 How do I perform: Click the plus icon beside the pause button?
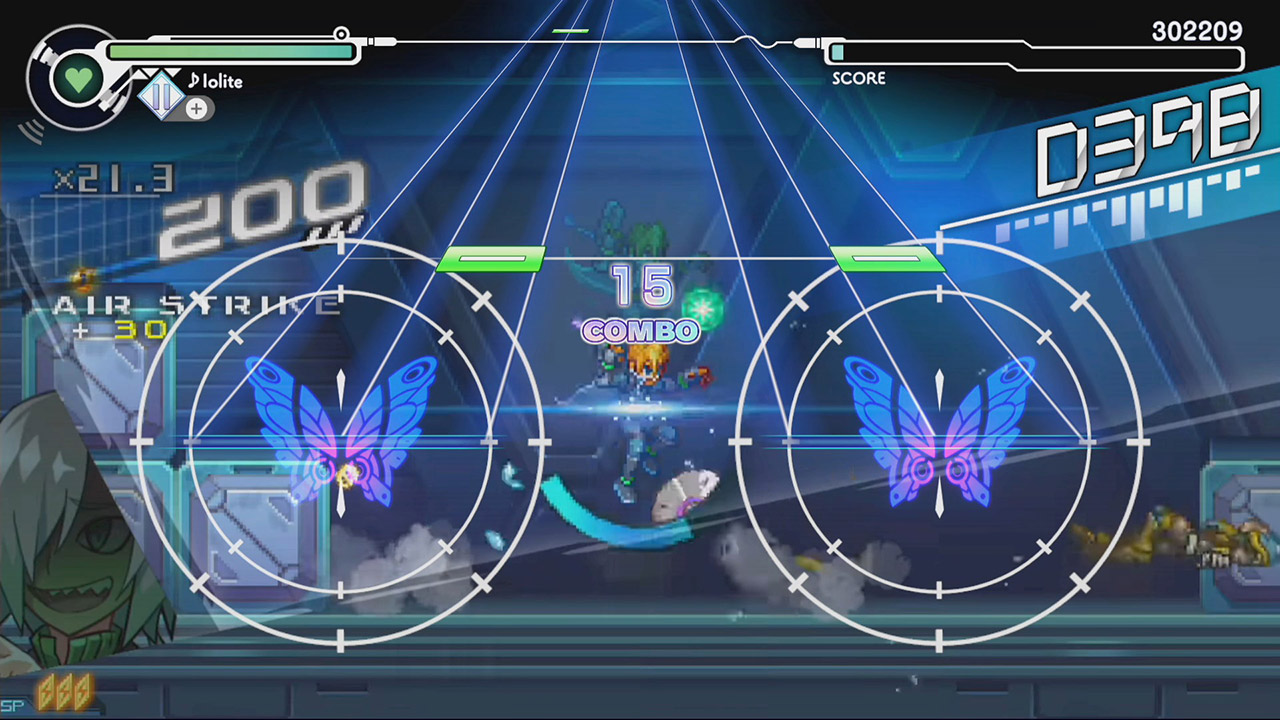point(197,109)
